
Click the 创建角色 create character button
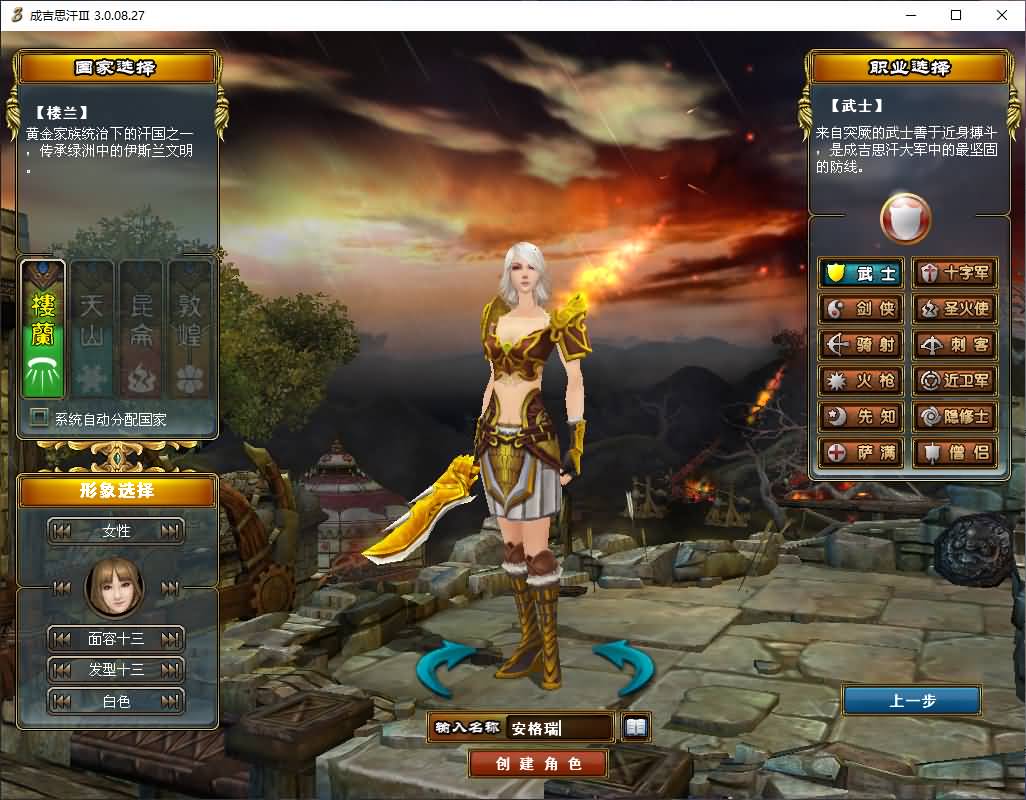pyautogui.click(x=538, y=764)
